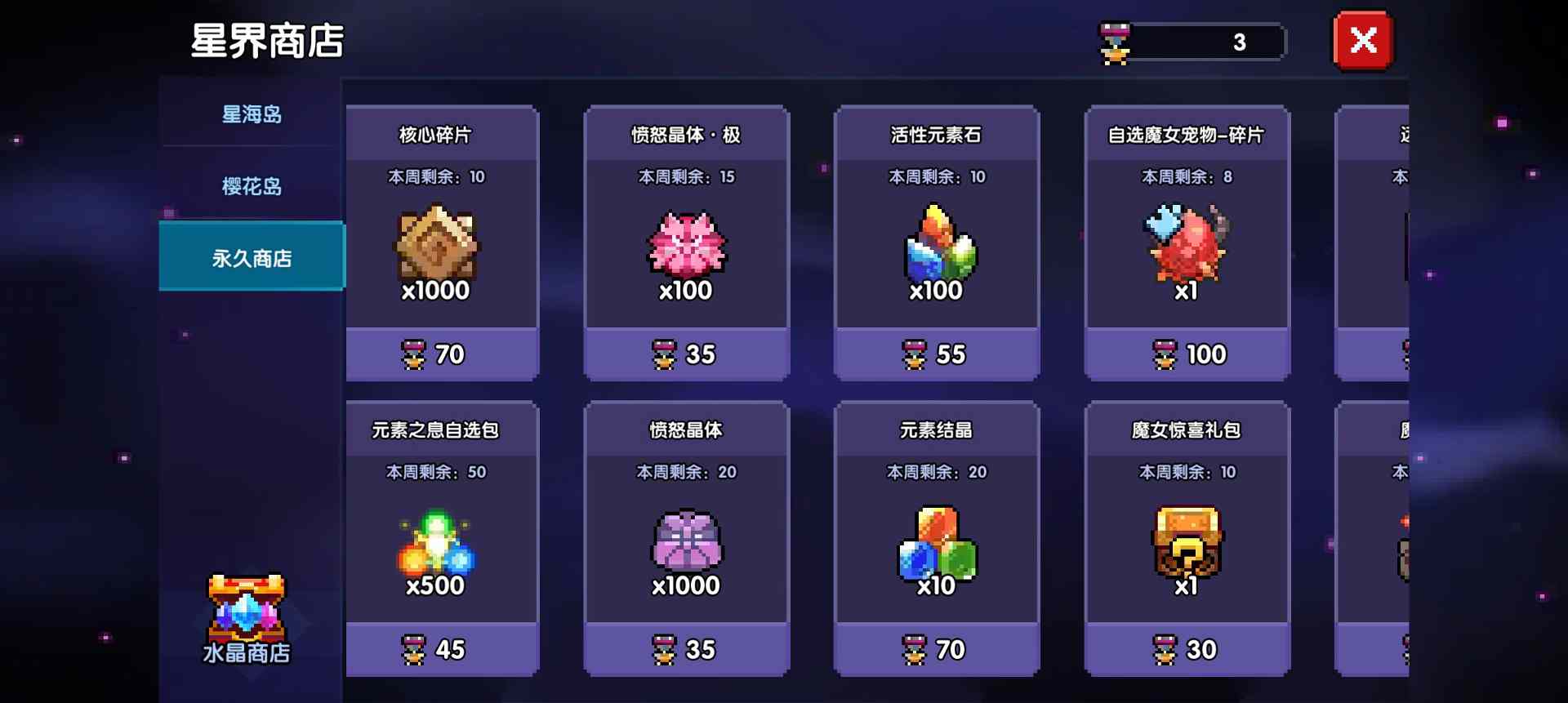Buy 元素之息自选包 for 45
This screenshot has height=703, width=1568.
(x=441, y=649)
